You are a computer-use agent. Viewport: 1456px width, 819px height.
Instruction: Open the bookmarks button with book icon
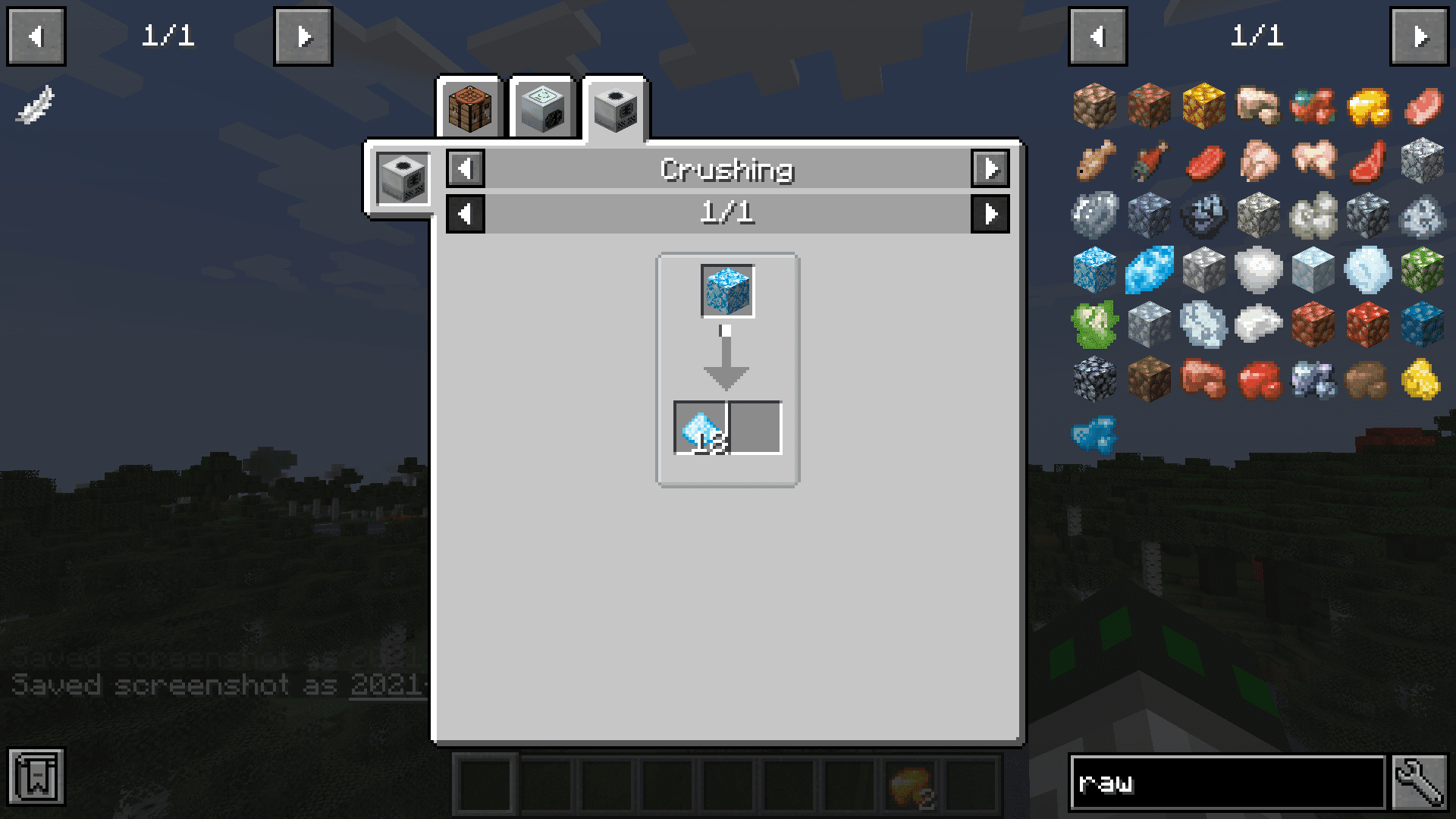tap(36, 777)
